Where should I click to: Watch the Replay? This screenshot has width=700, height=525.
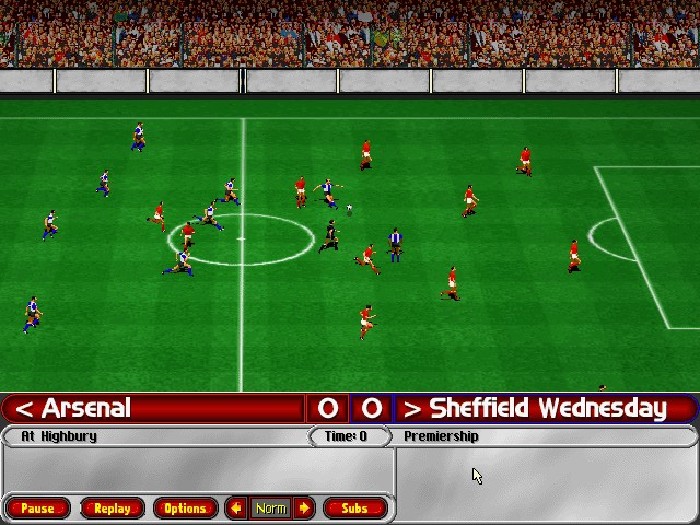coord(112,508)
